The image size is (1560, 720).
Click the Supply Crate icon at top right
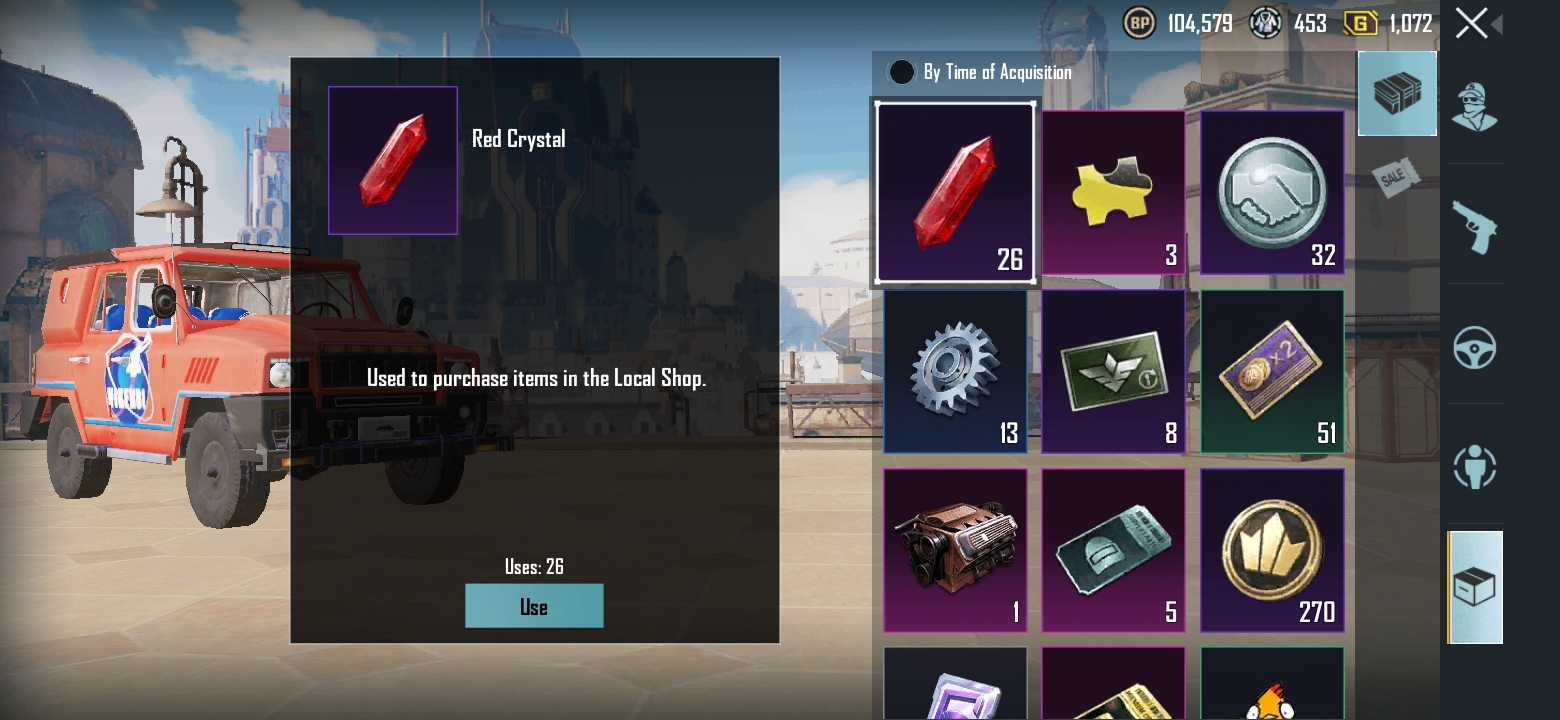[1397, 93]
